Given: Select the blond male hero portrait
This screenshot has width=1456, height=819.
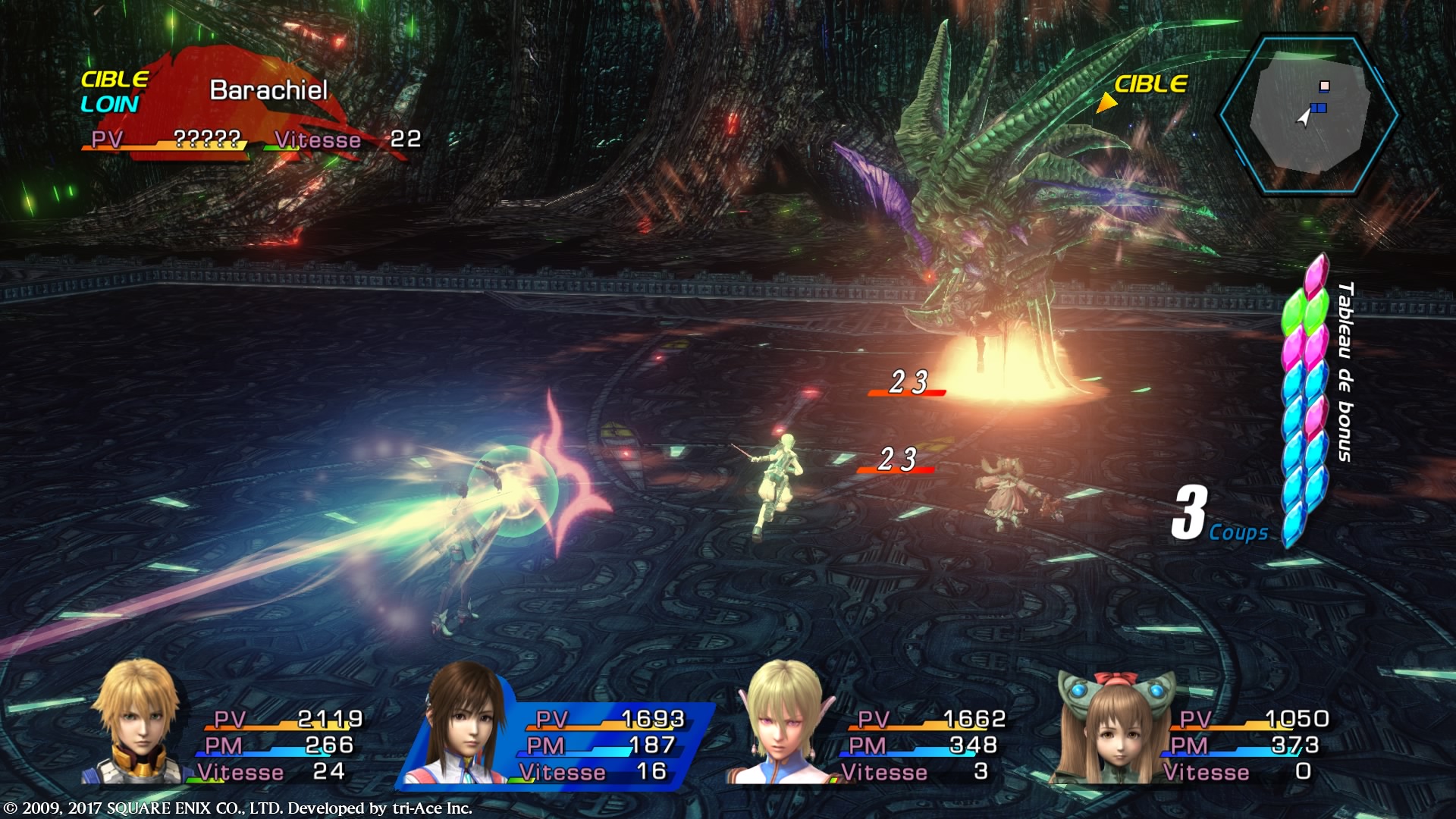Looking at the screenshot, I should (138, 722).
